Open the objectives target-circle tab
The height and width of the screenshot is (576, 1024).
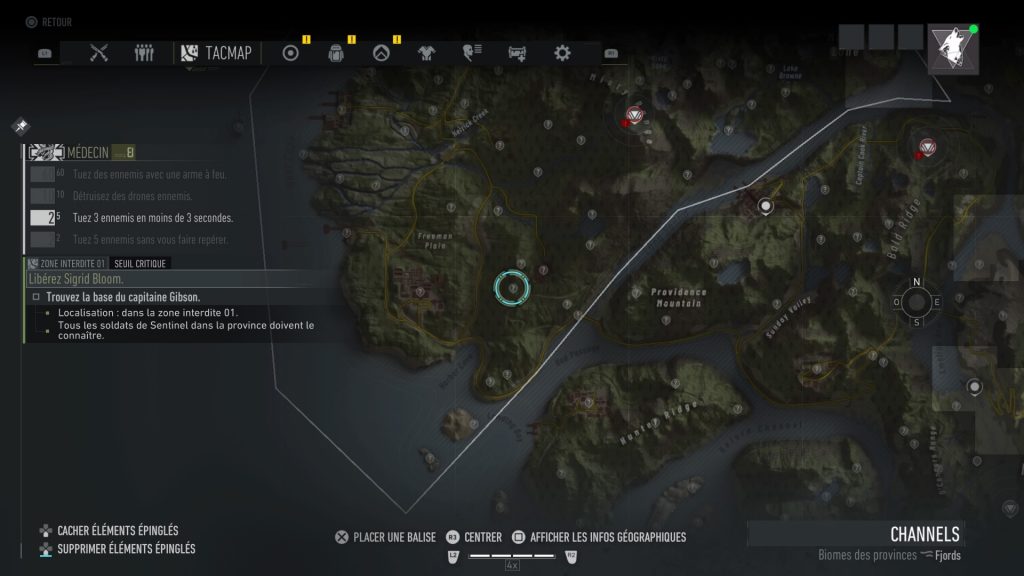pyautogui.click(x=291, y=53)
